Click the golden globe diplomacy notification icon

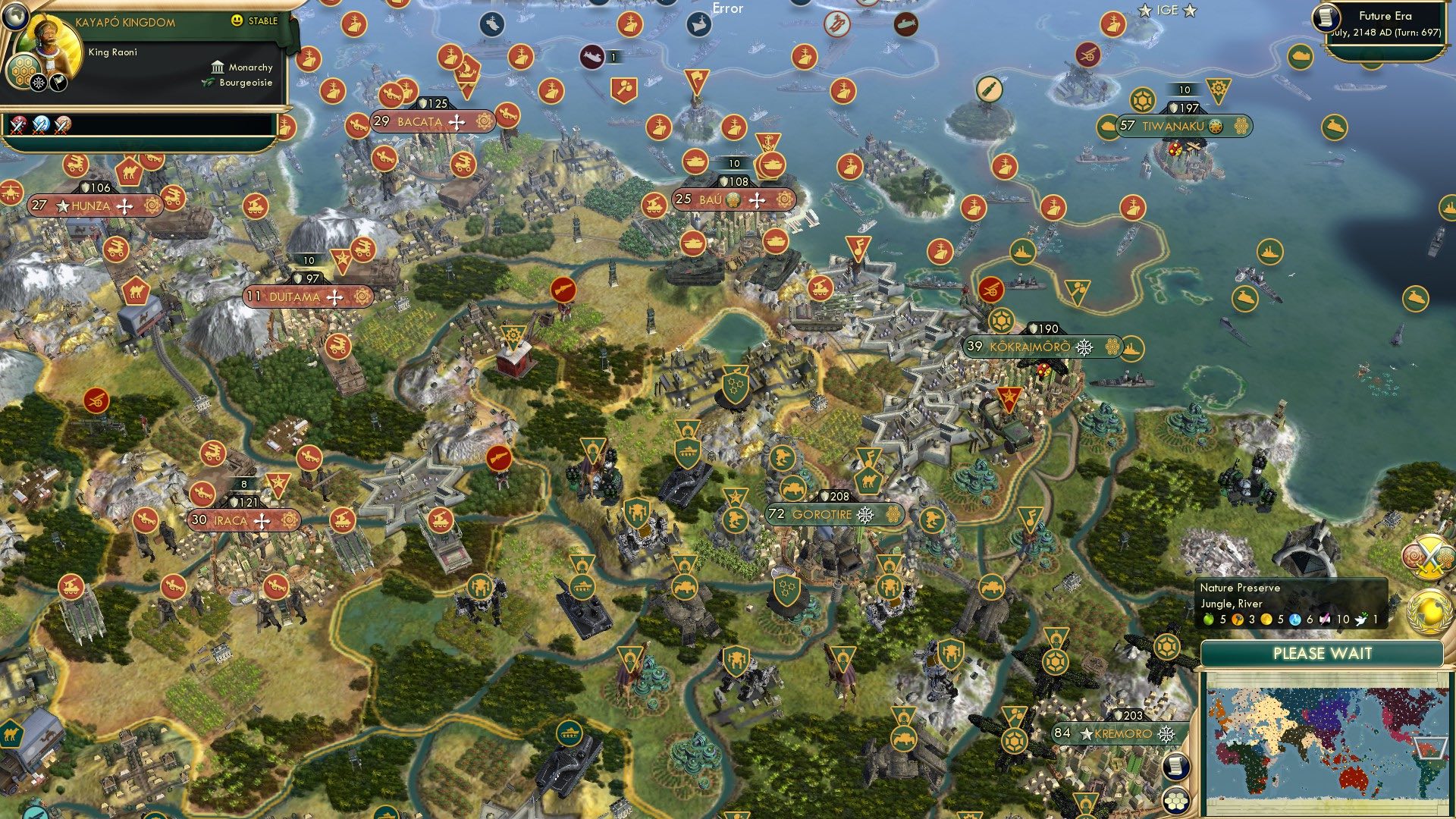(x=1426, y=611)
